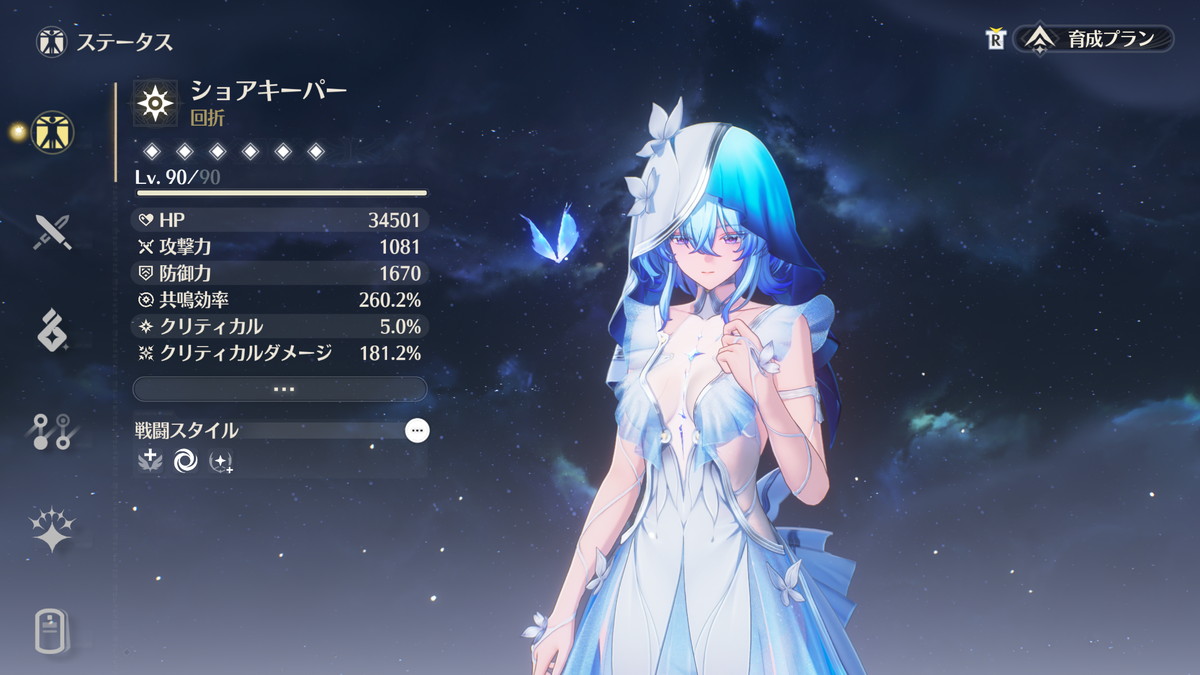Select the character status tab
1200x675 pixels.
tap(52, 132)
